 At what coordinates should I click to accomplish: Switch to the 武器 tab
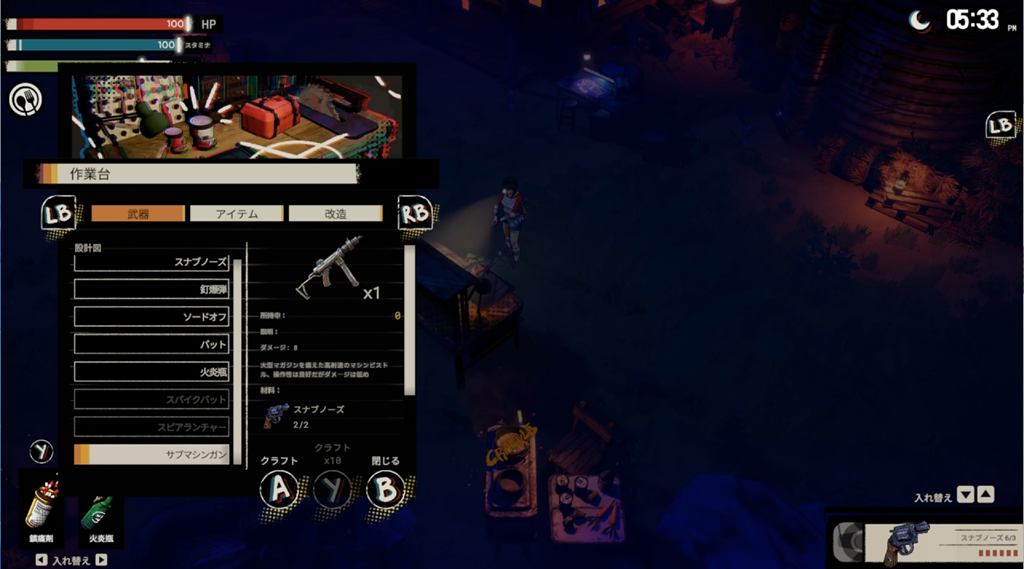(x=138, y=213)
